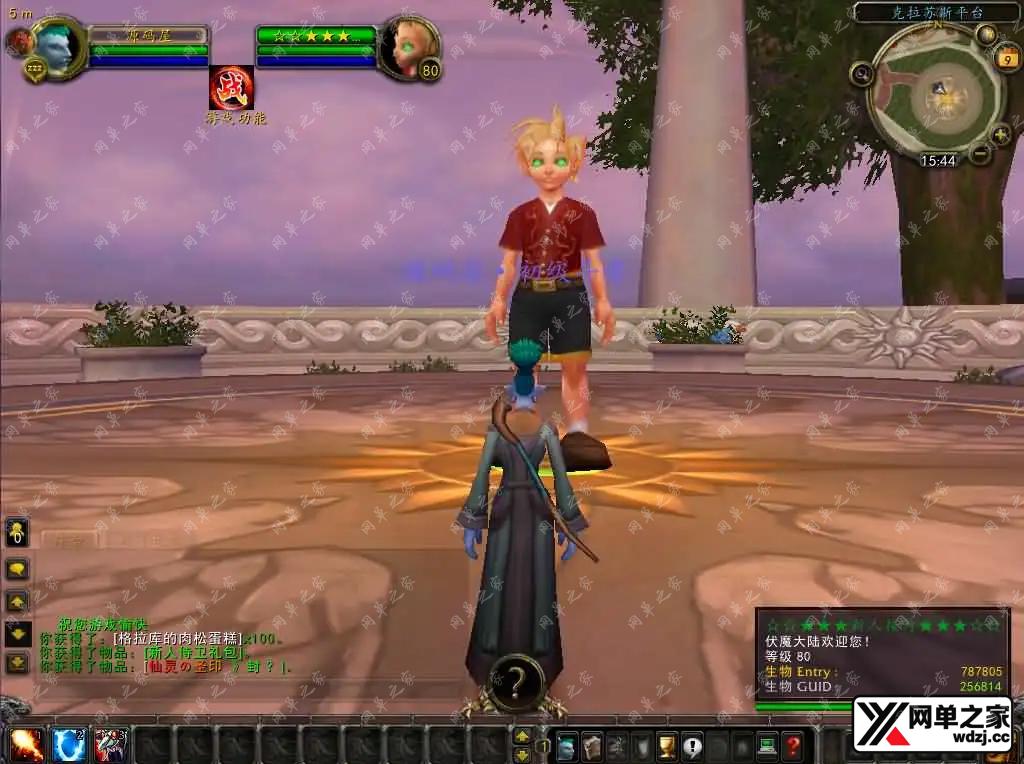Activate the fireball spell on the action bar
Viewport: 1024px width, 764px height.
27,745
